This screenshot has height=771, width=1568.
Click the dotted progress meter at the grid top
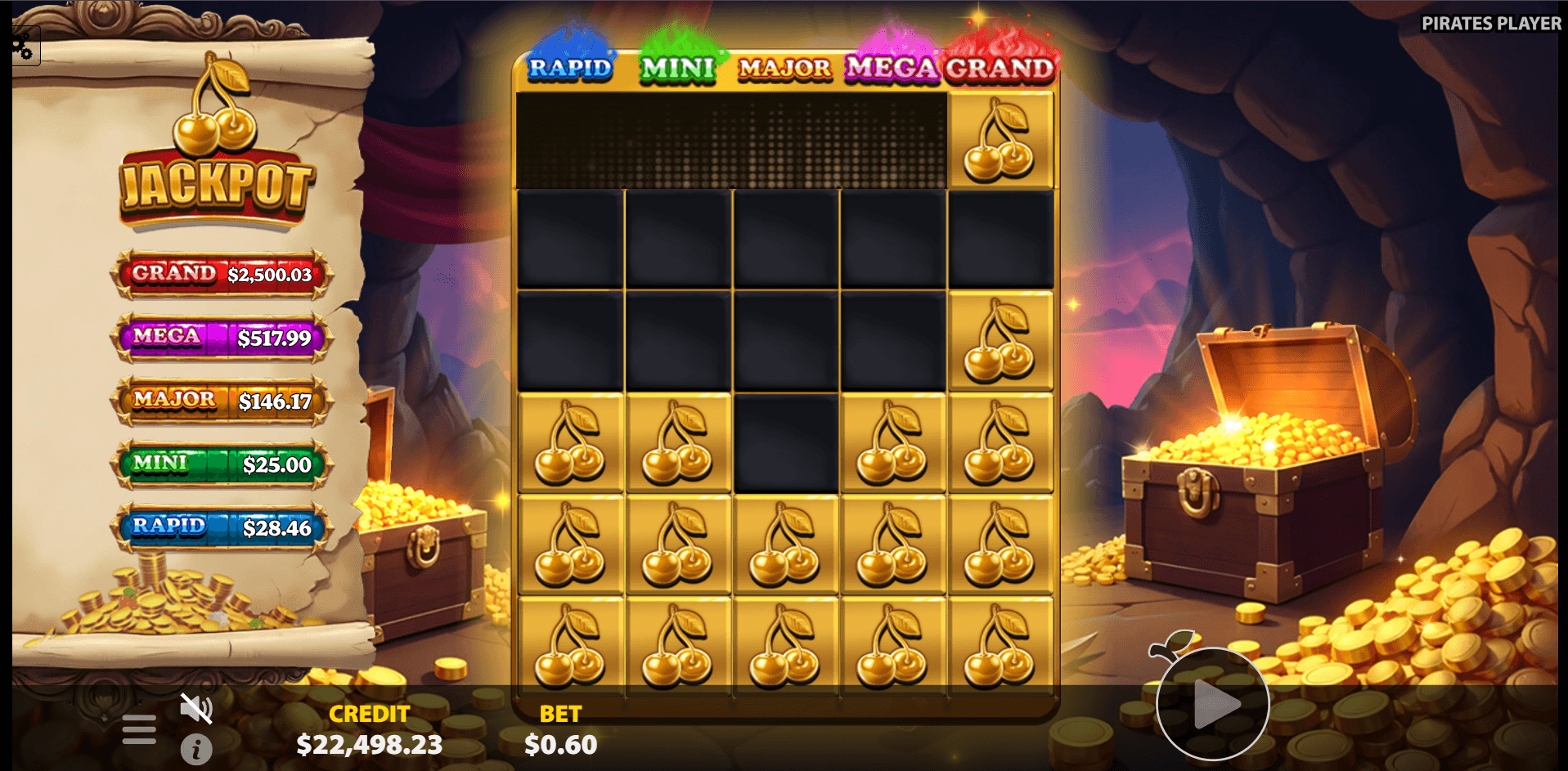coord(732,139)
